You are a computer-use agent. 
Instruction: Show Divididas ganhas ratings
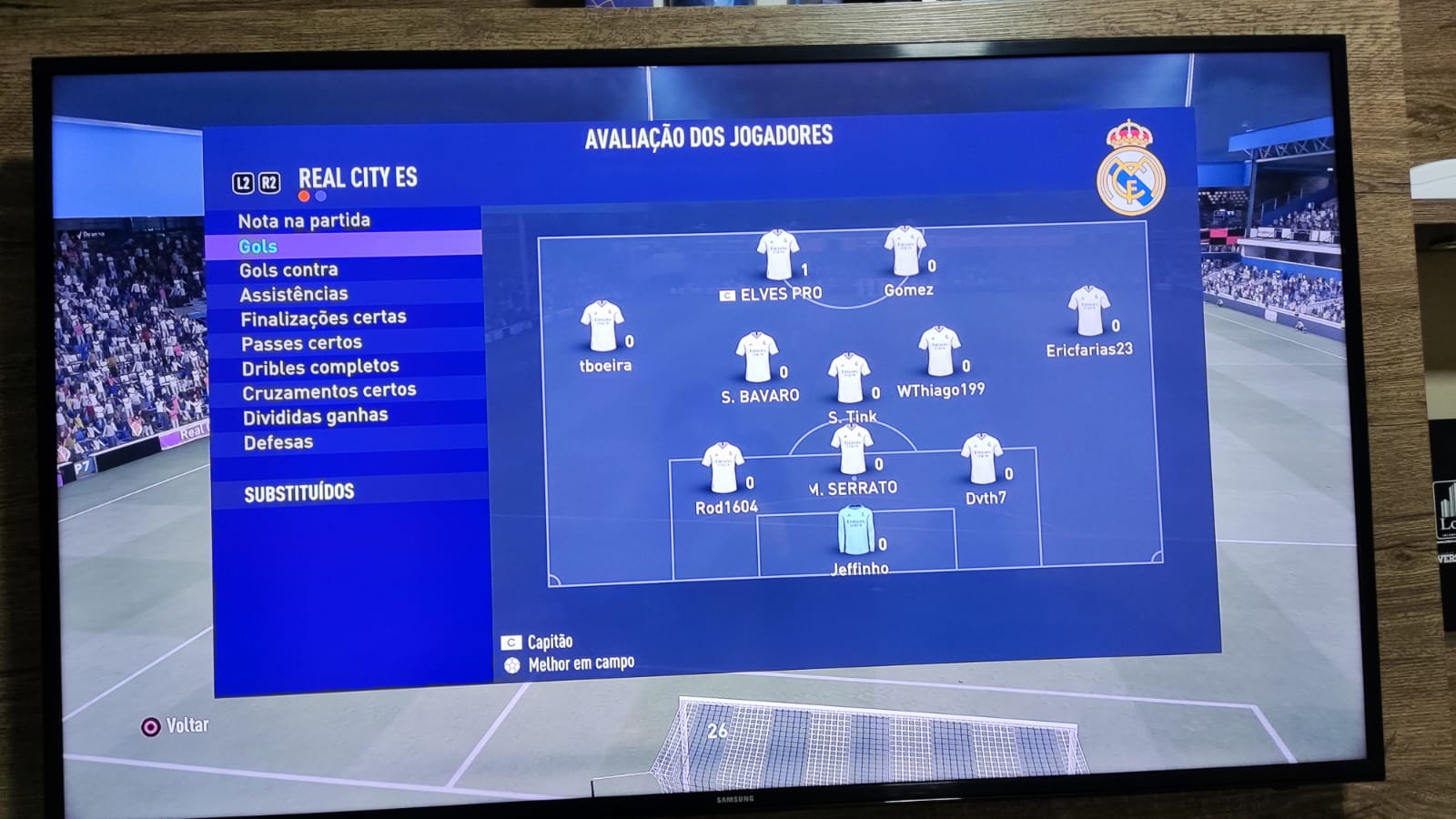(x=315, y=417)
